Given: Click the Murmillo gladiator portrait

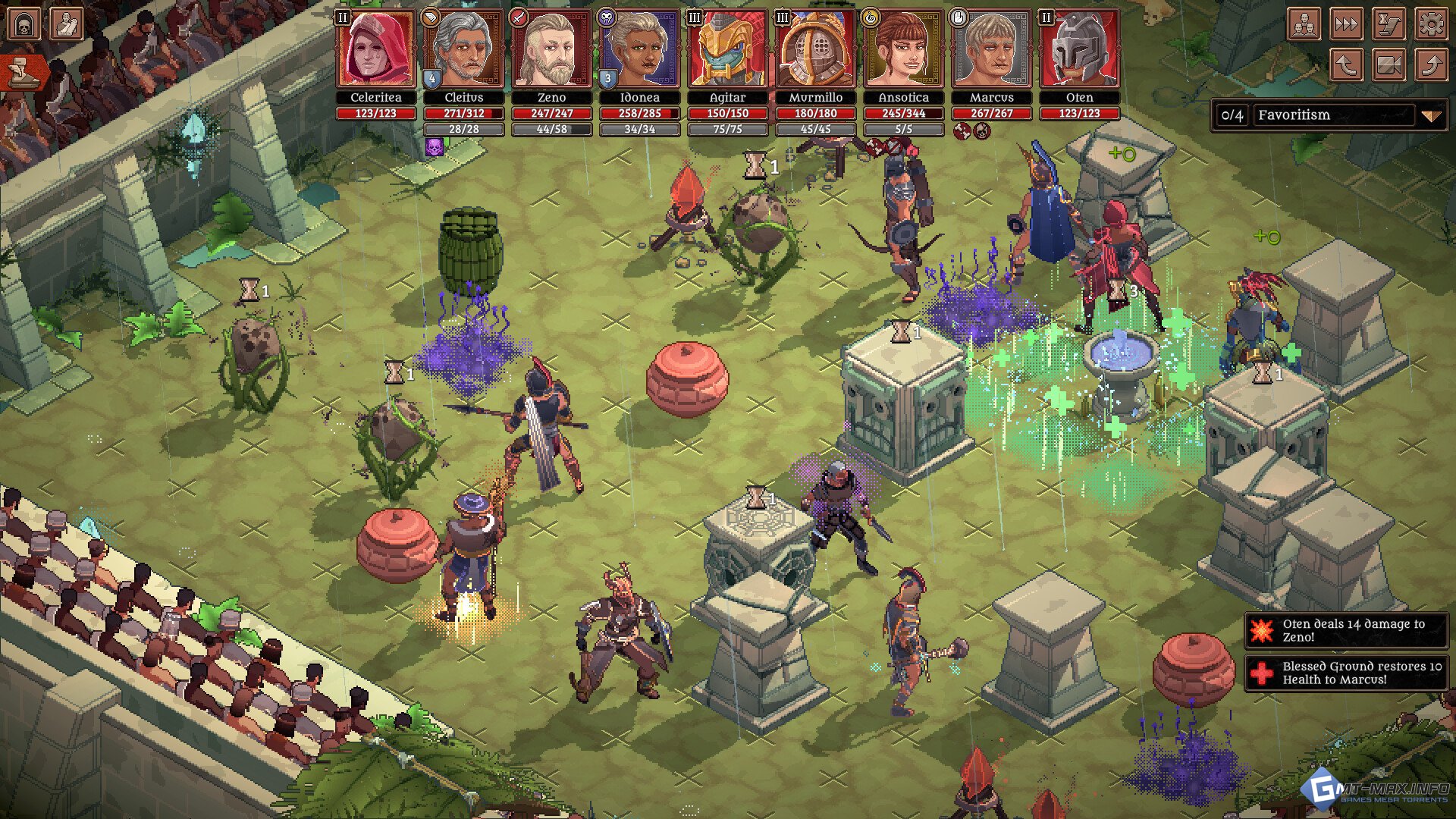Looking at the screenshot, I should click(816, 50).
